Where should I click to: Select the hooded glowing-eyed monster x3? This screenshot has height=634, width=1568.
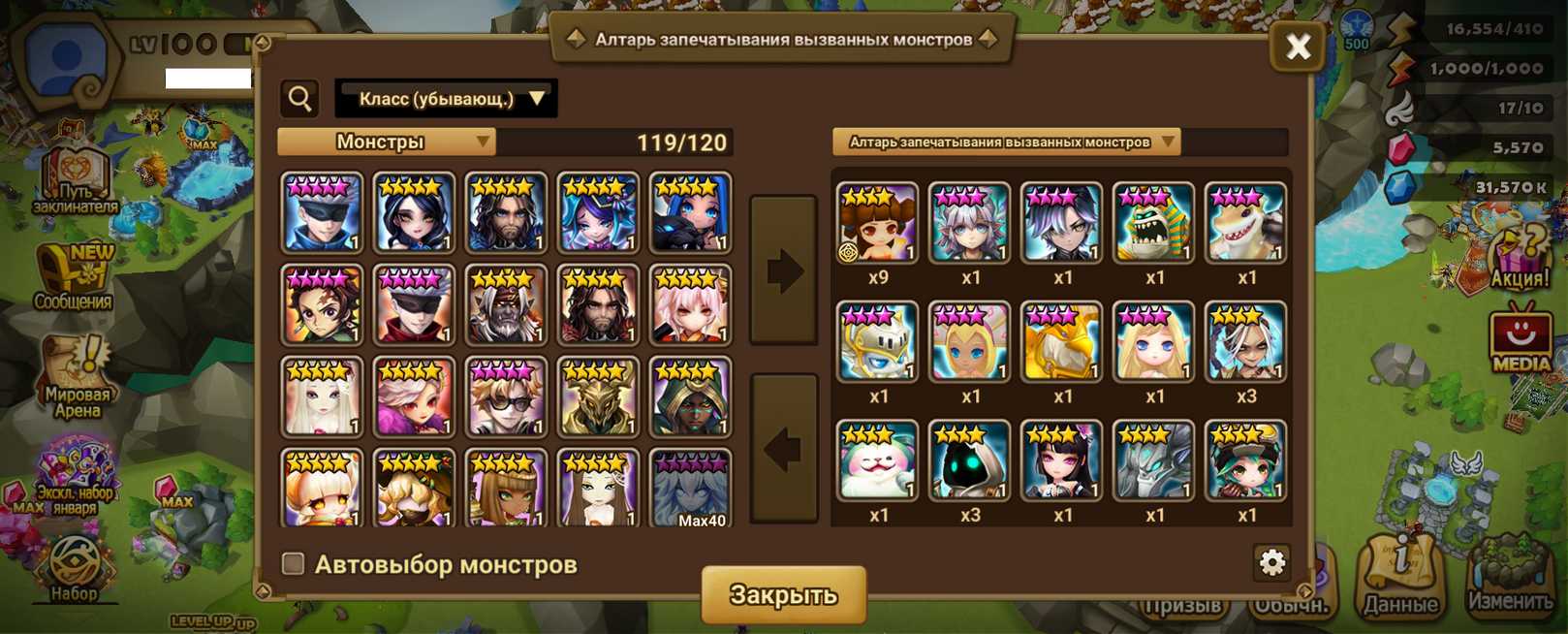969,461
